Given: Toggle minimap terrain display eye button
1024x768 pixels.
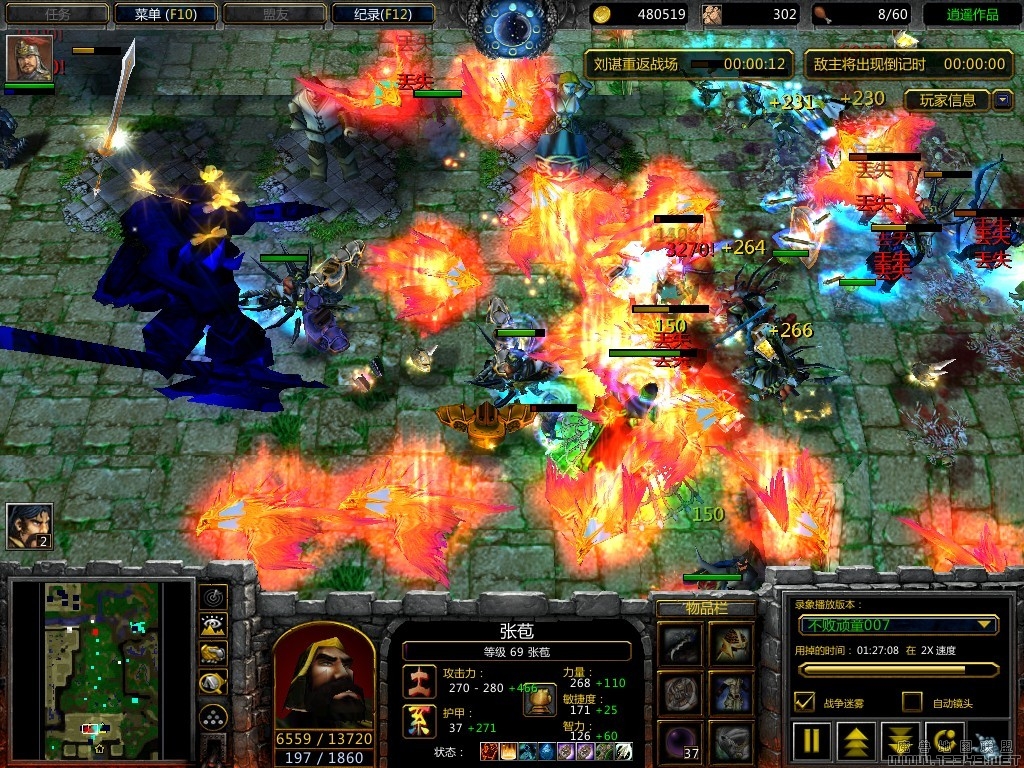Looking at the screenshot, I should pyautogui.click(x=213, y=626).
